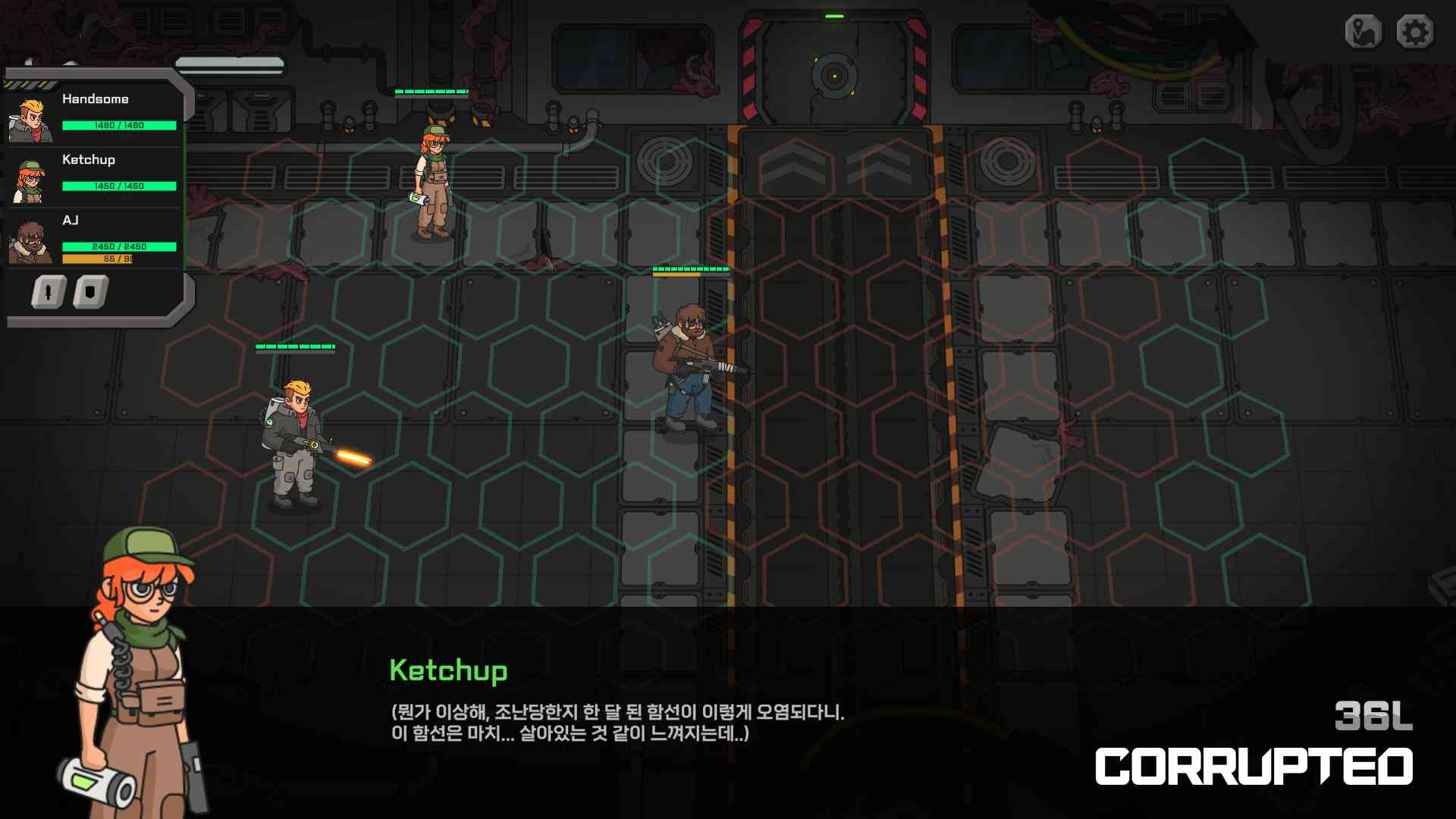
Task: Click the first keyhole item slot icon
Action: [47, 290]
